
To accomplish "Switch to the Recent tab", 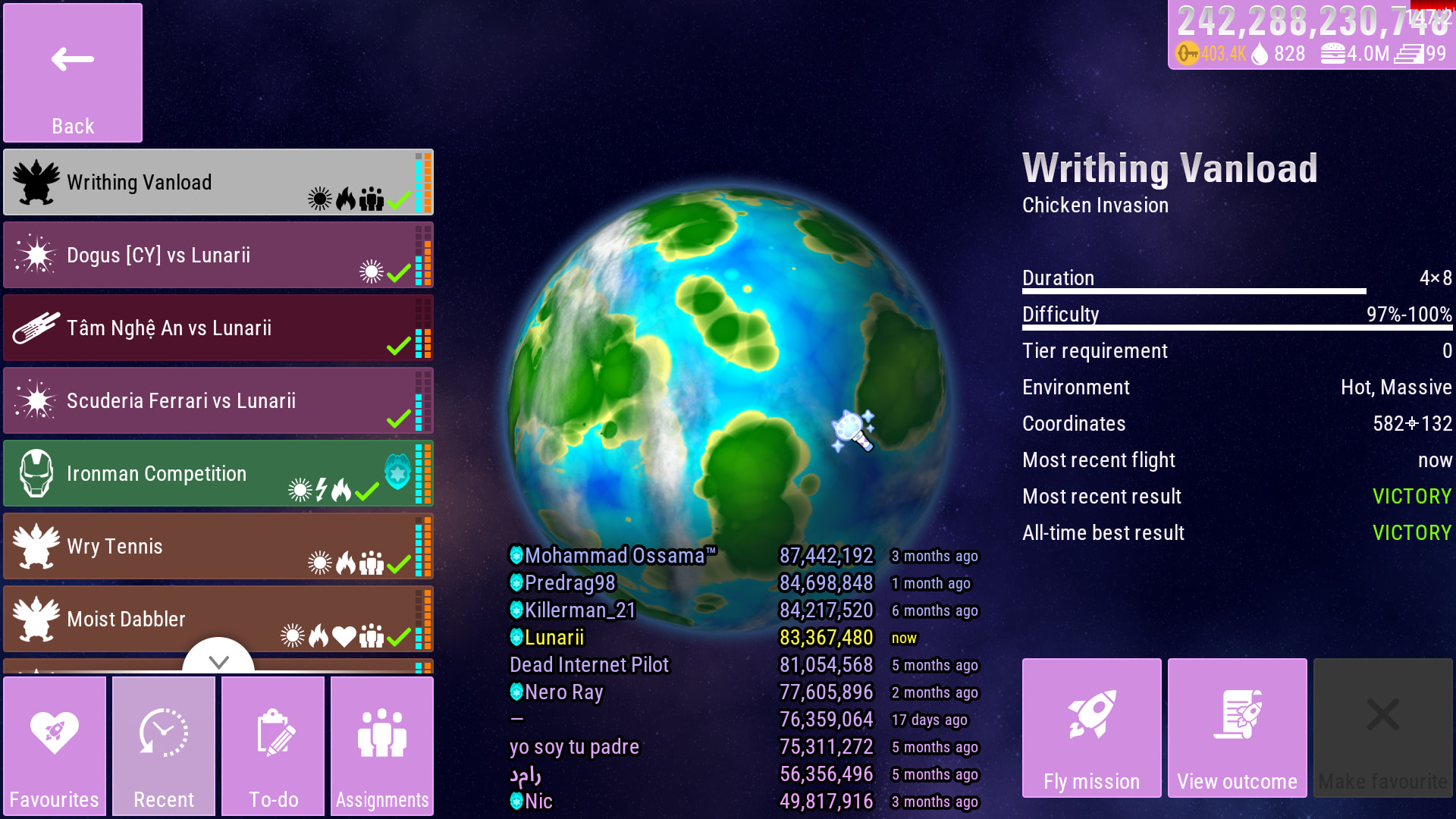I will [164, 746].
